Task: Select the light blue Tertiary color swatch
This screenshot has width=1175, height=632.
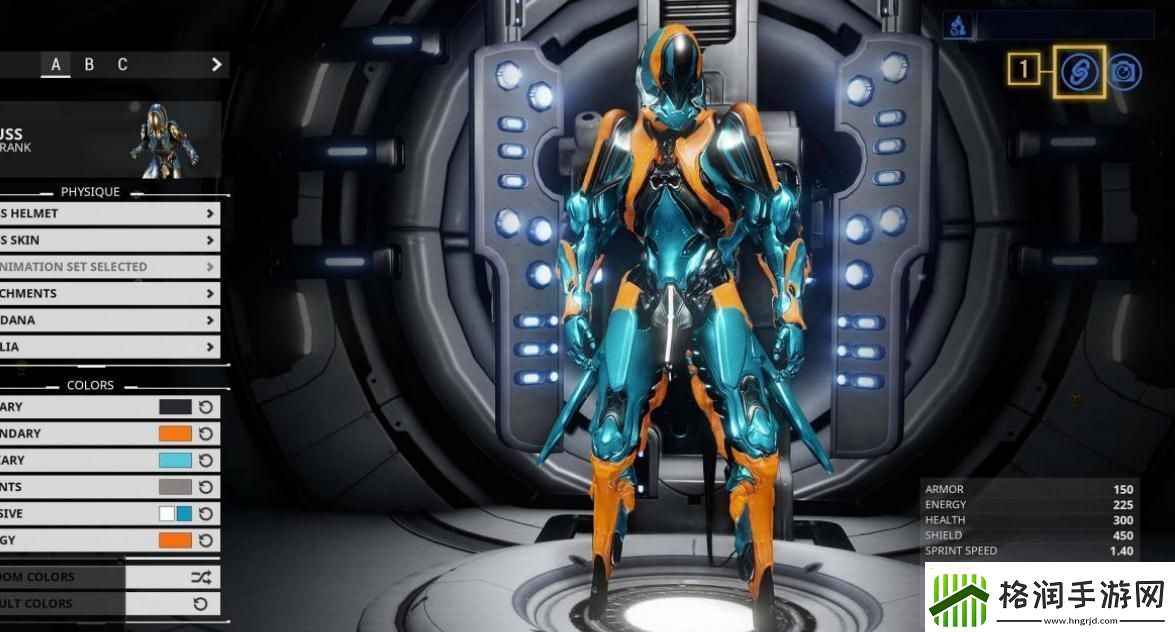Action: click(175, 460)
